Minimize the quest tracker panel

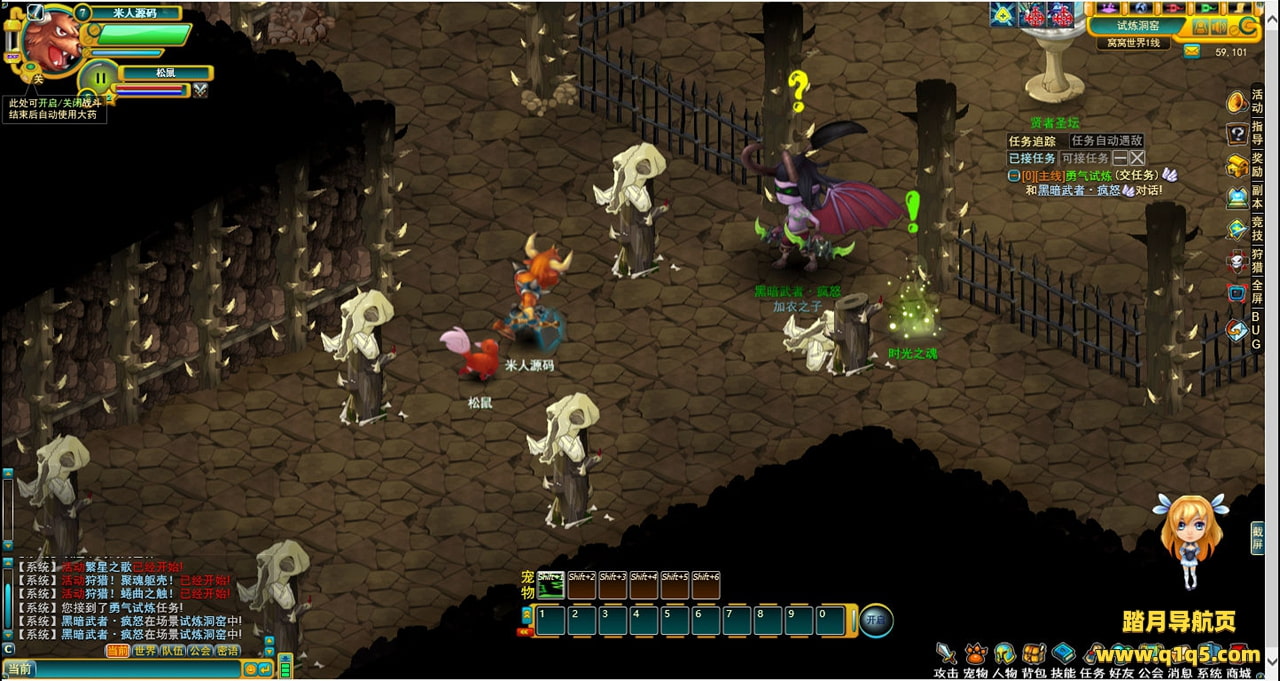click(x=1120, y=158)
